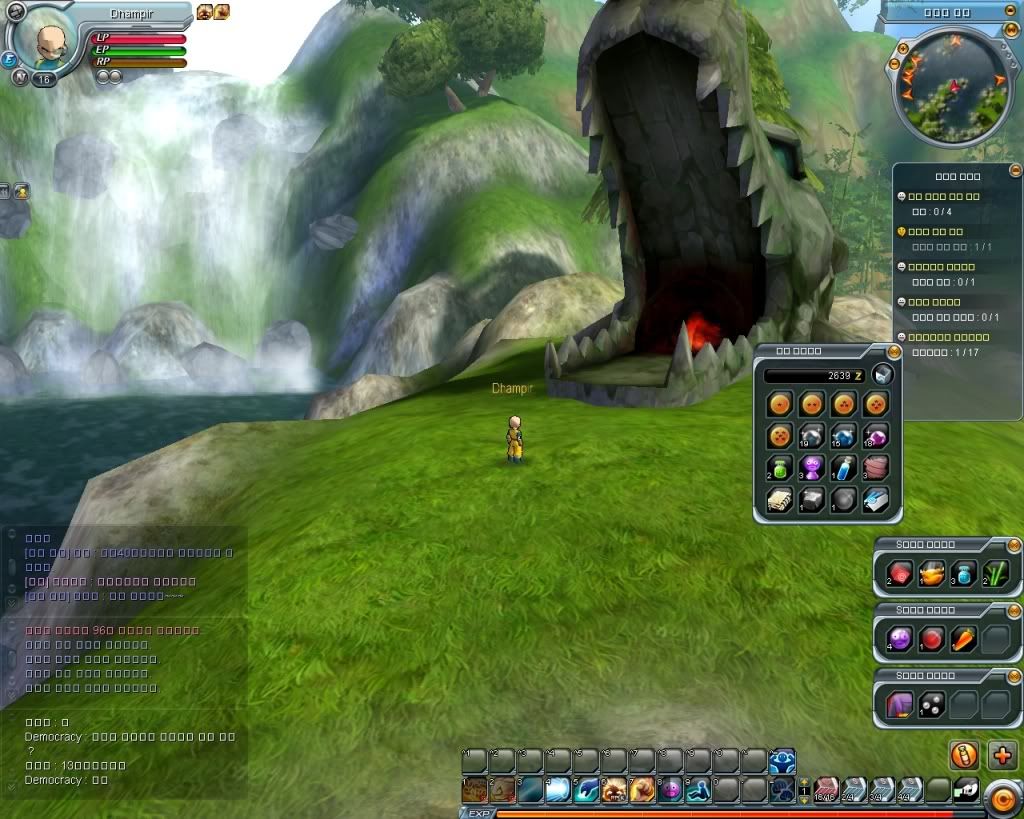Select the paper scroll item
Viewport: 1024px width, 819px height.
tap(781, 500)
